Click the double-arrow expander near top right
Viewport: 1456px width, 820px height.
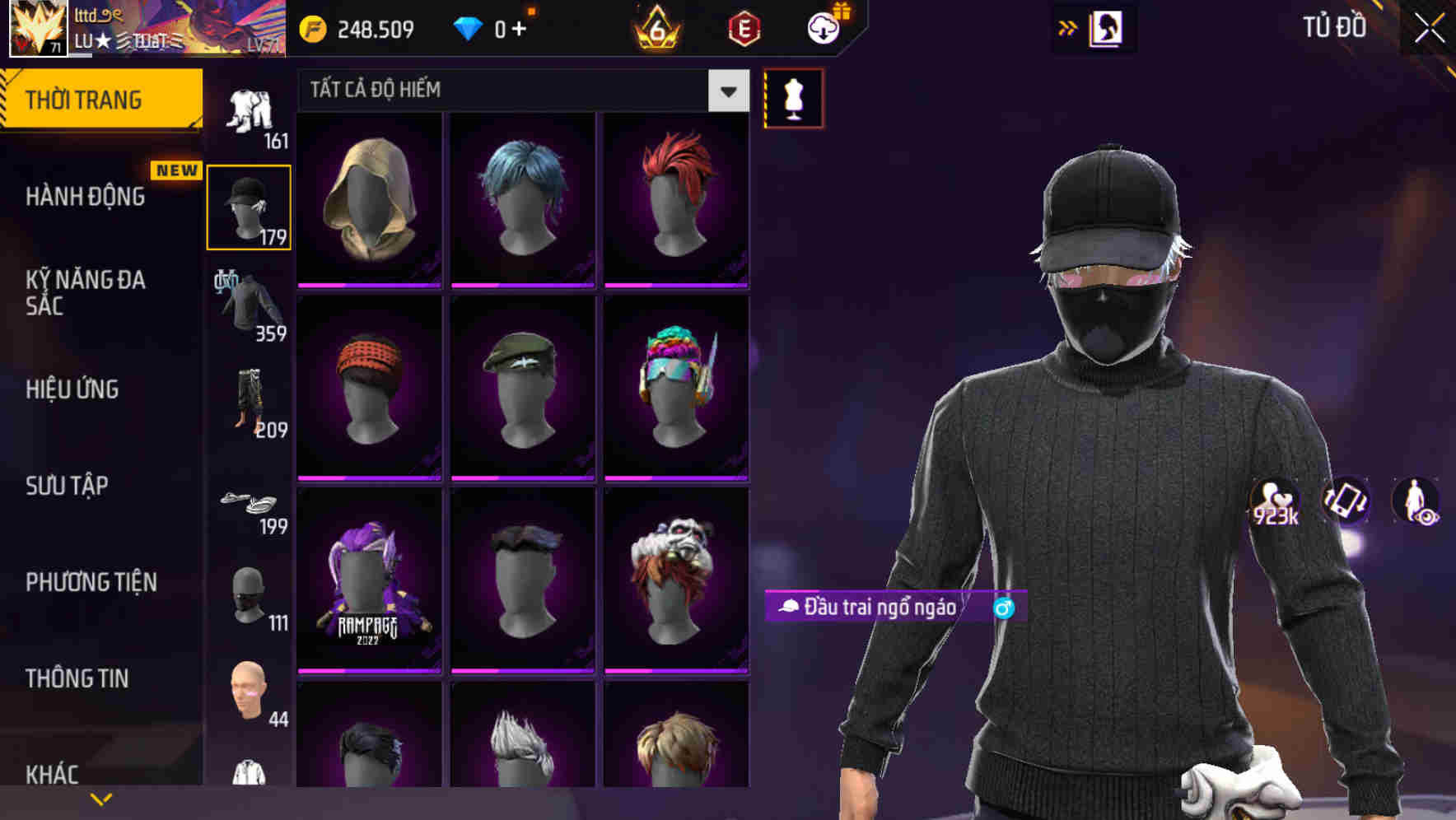[x=1068, y=27]
